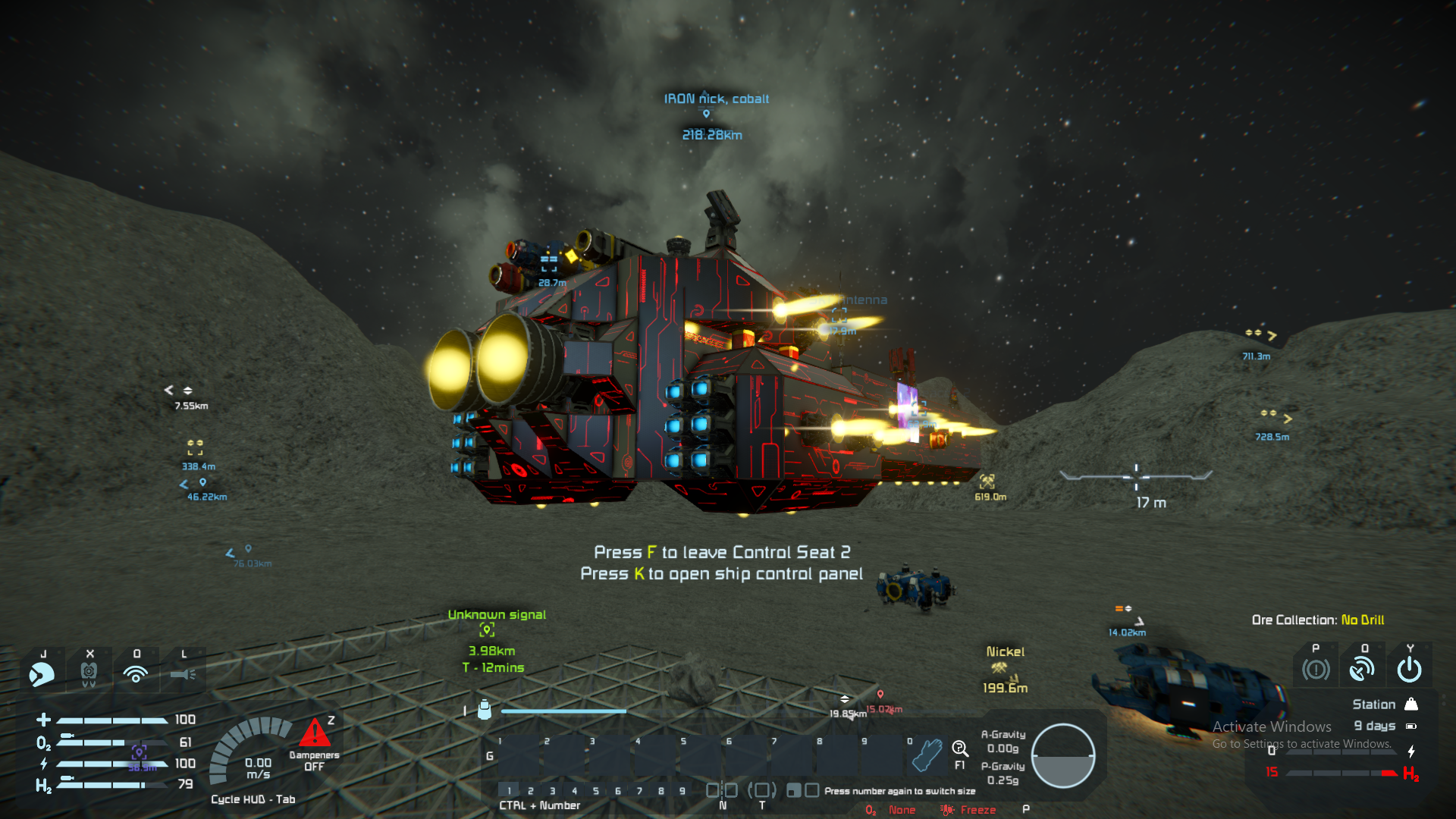Toggle the ship antenna broadcast icon

[1362, 669]
